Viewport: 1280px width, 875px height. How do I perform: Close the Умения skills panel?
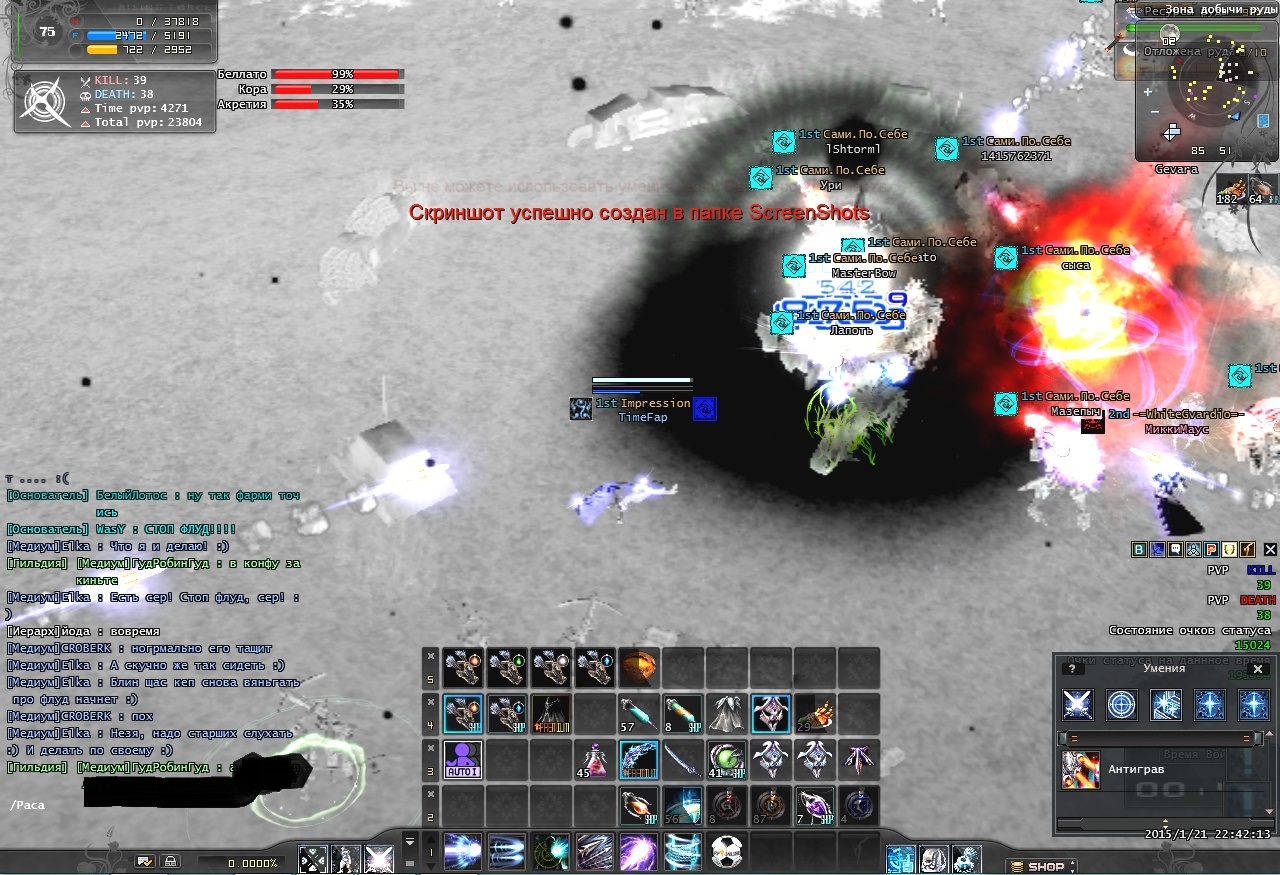pyautogui.click(x=1258, y=669)
